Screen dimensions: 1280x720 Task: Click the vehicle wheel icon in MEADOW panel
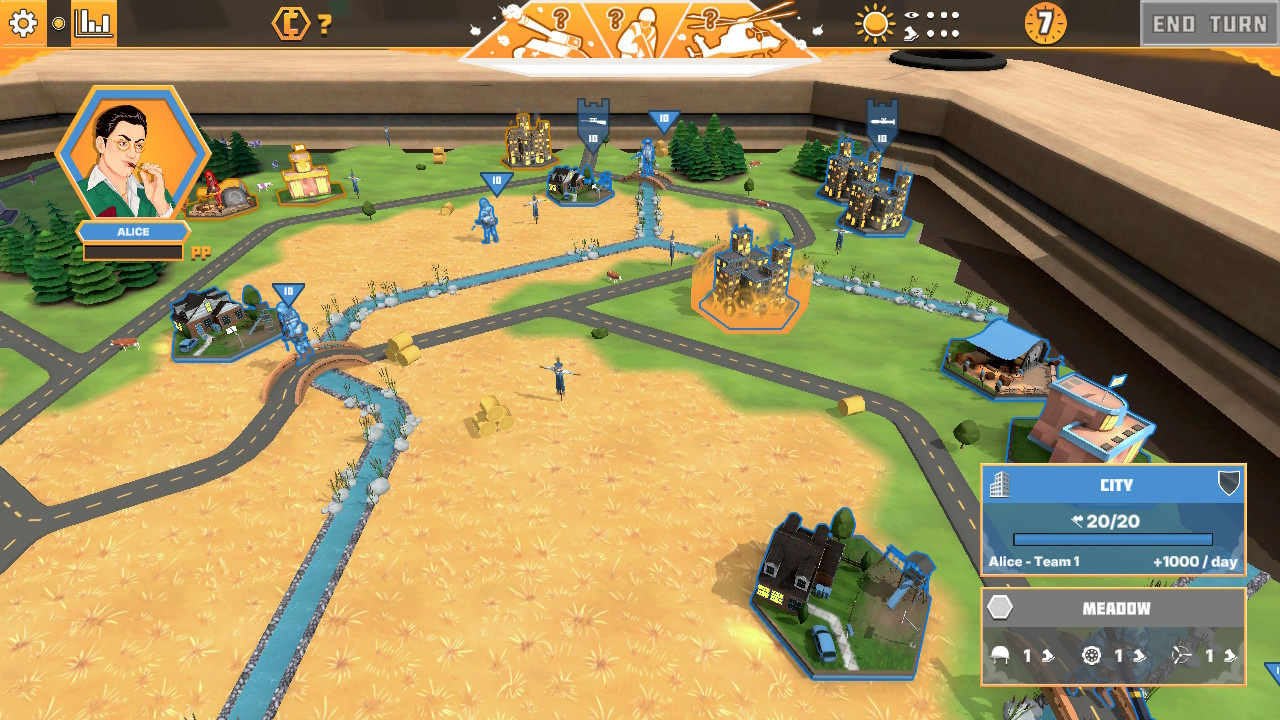(1090, 656)
